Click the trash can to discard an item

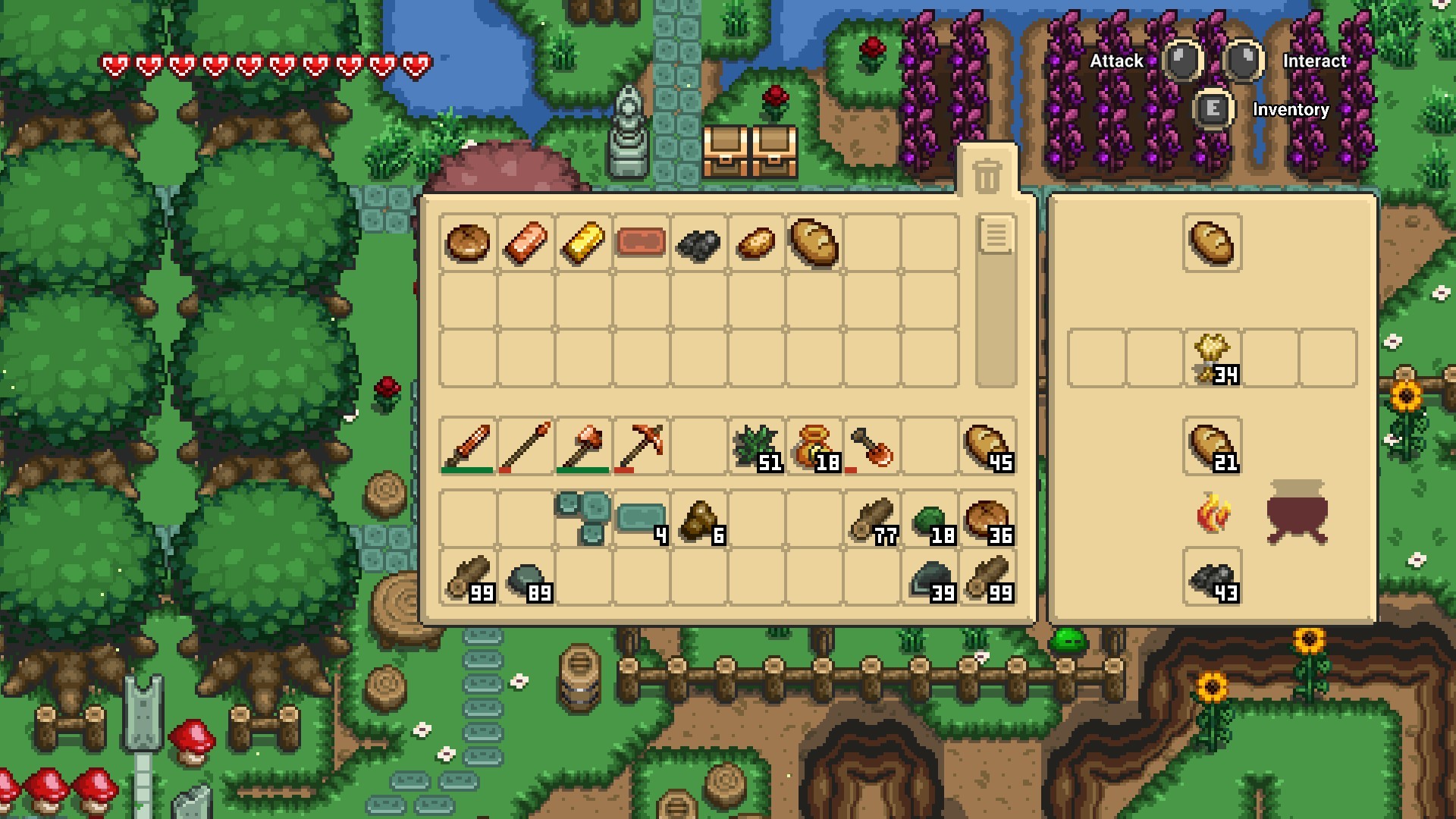tap(987, 174)
